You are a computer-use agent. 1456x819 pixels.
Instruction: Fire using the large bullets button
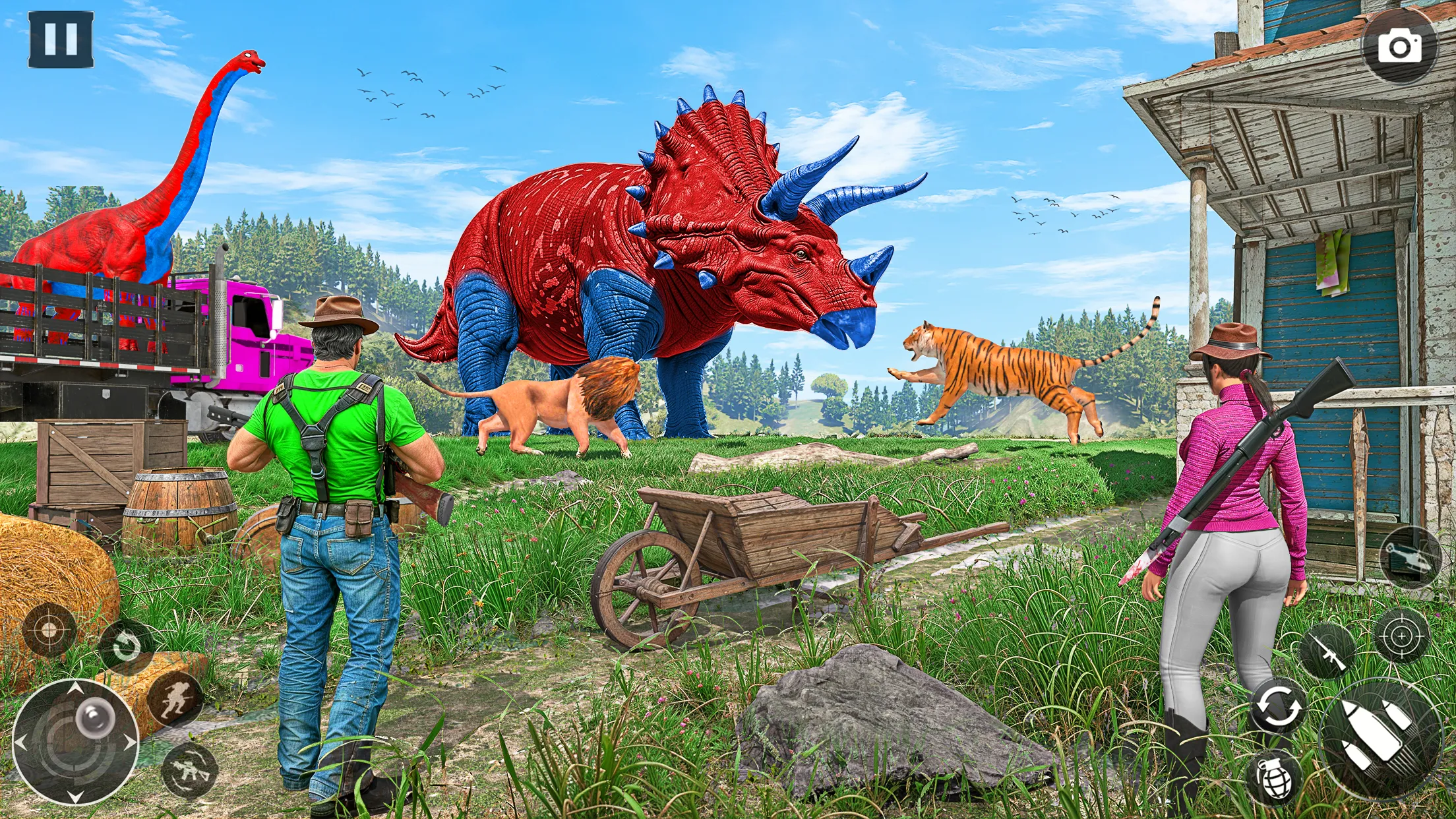point(1381,737)
